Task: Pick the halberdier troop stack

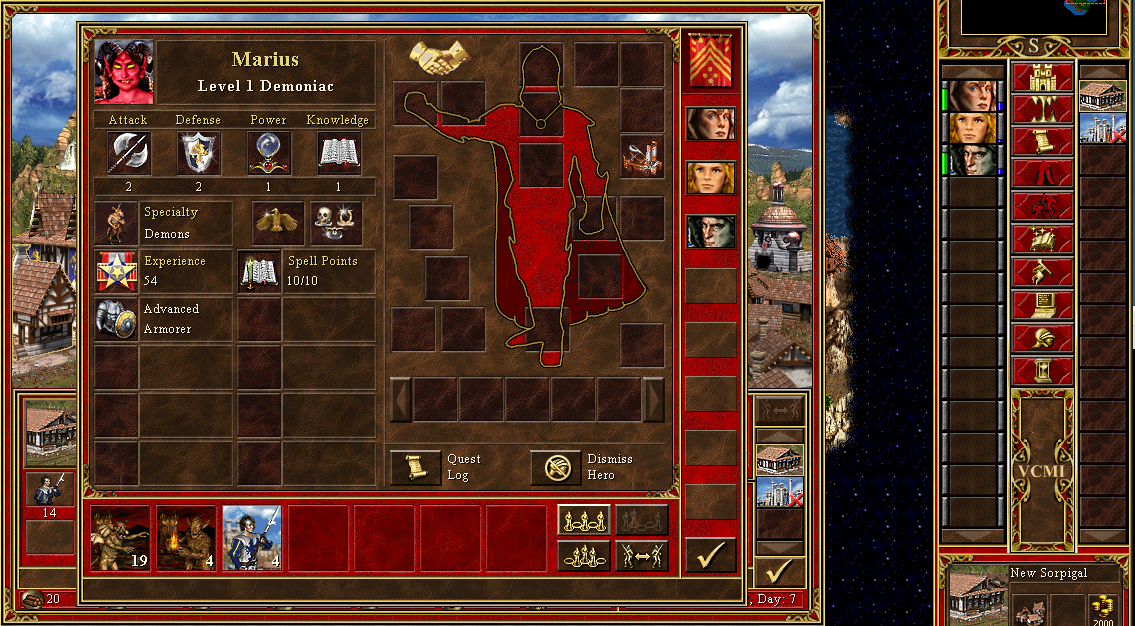Action: [x=252, y=538]
